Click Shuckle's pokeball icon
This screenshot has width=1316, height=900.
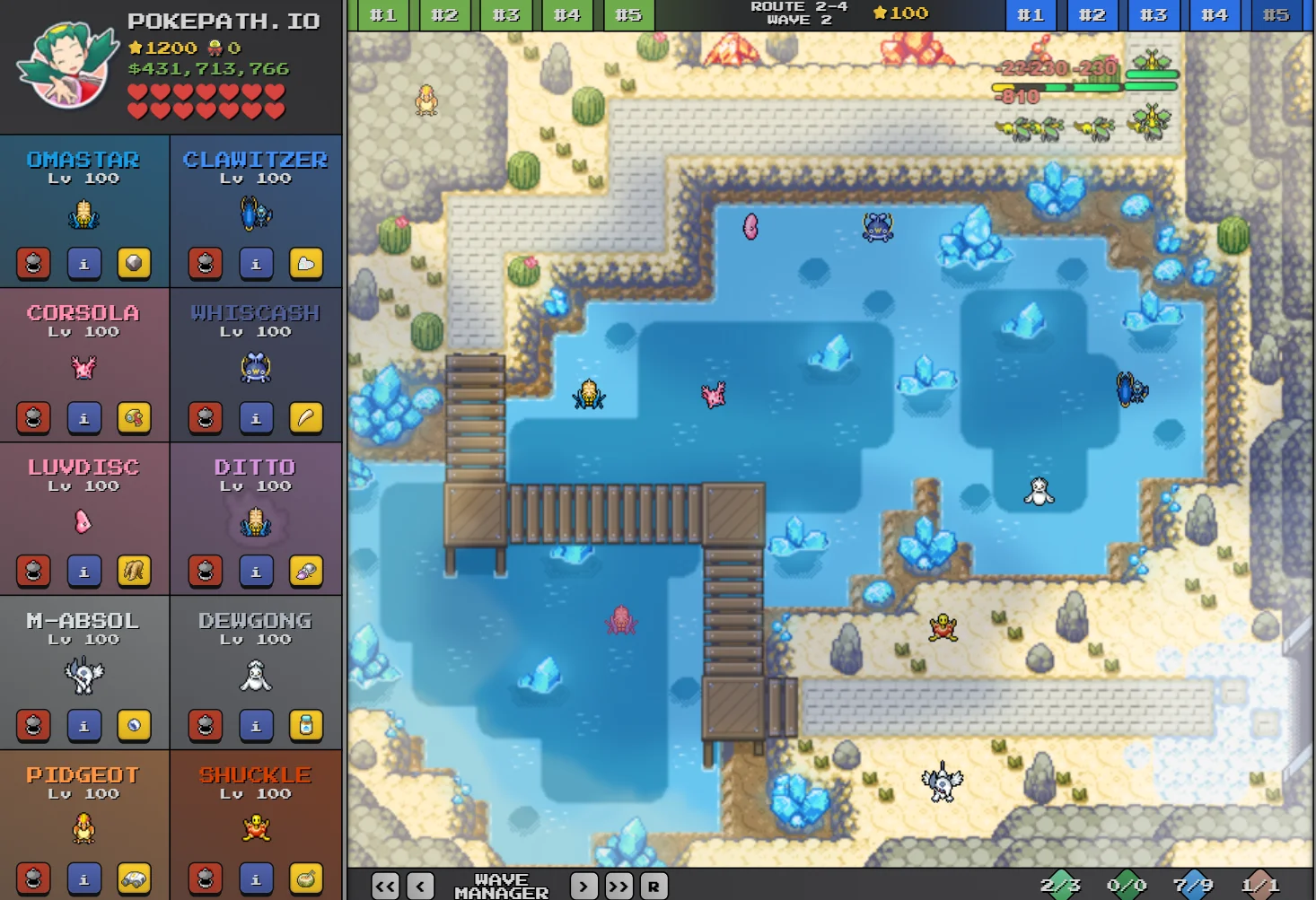204,878
